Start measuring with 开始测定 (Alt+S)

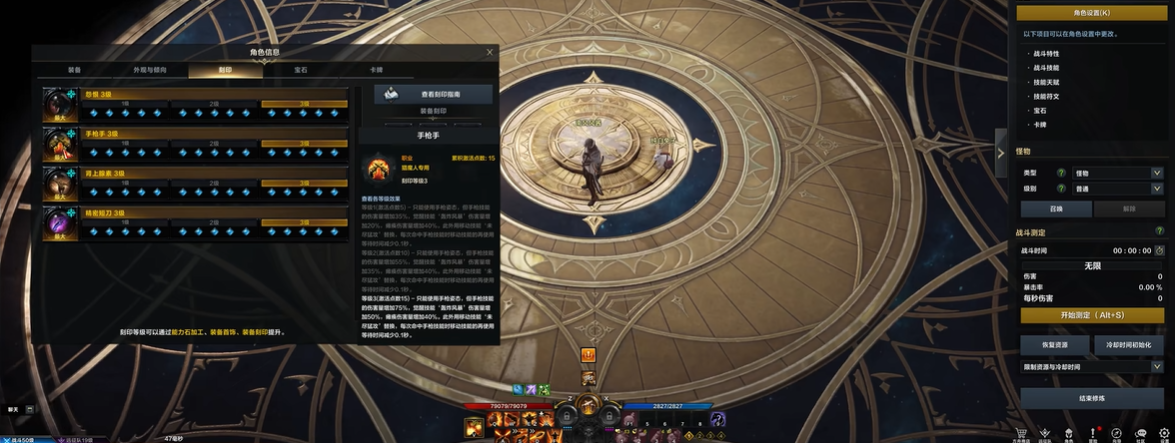pos(1091,315)
